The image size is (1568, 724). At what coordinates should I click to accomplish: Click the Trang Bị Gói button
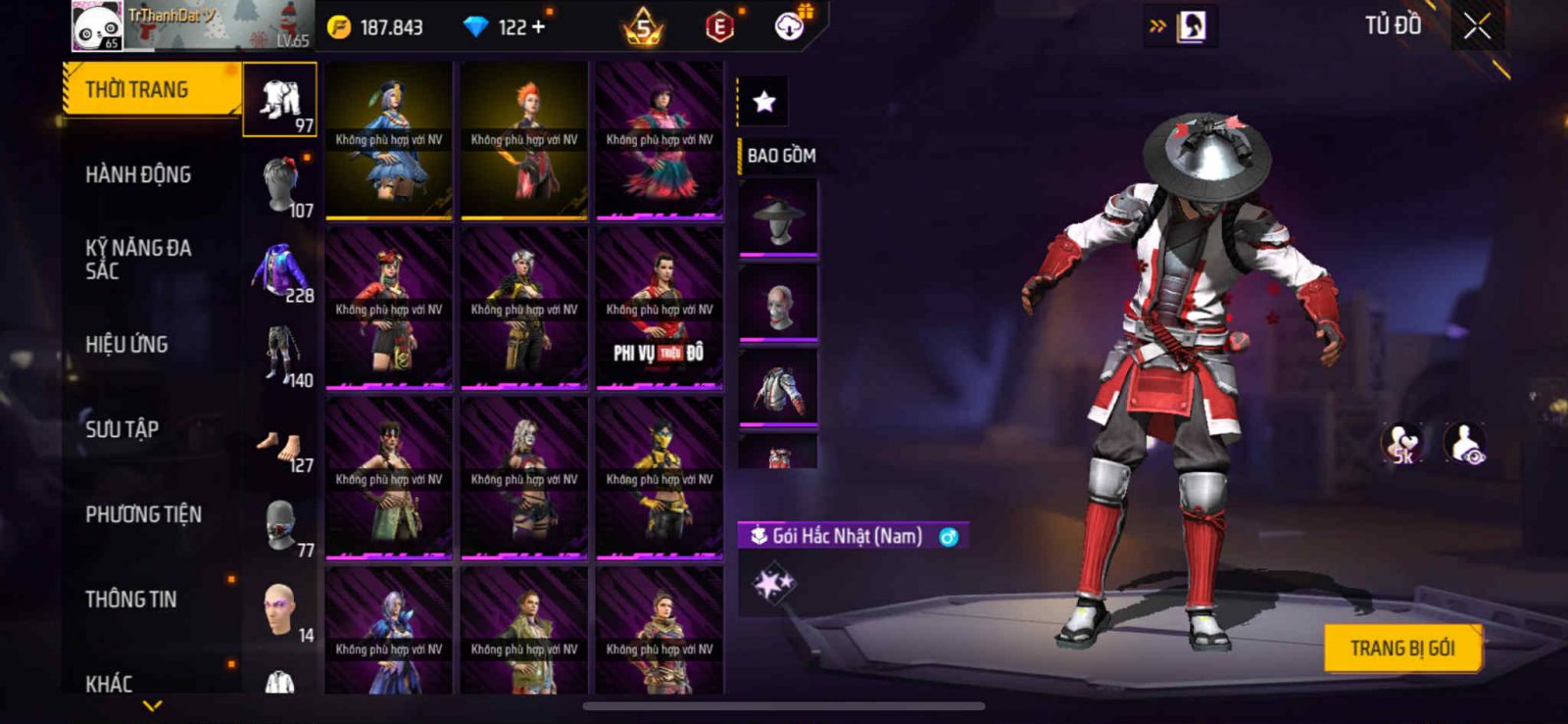click(x=1401, y=649)
